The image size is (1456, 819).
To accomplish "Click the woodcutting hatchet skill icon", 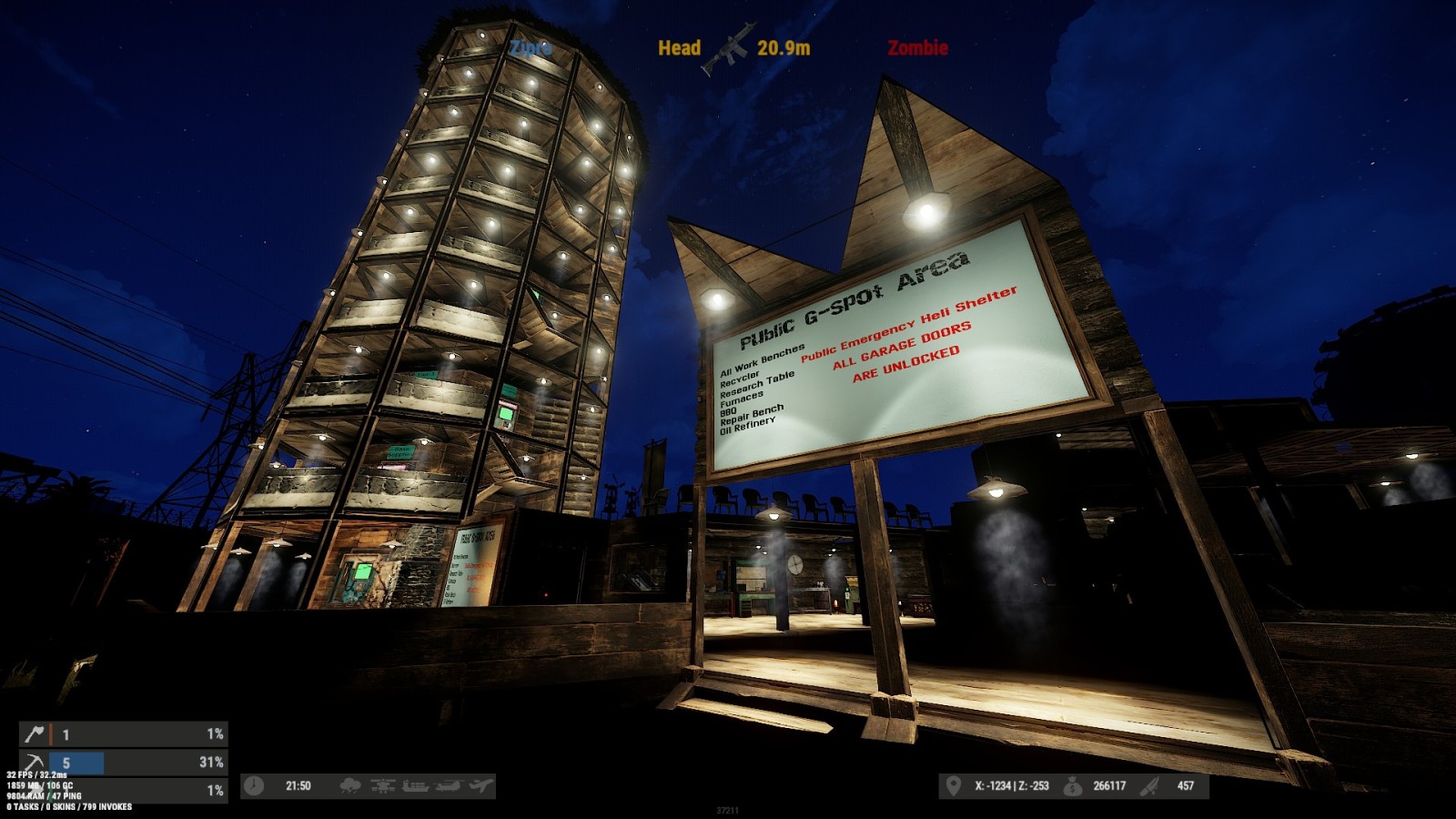I will click(x=35, y=733).
